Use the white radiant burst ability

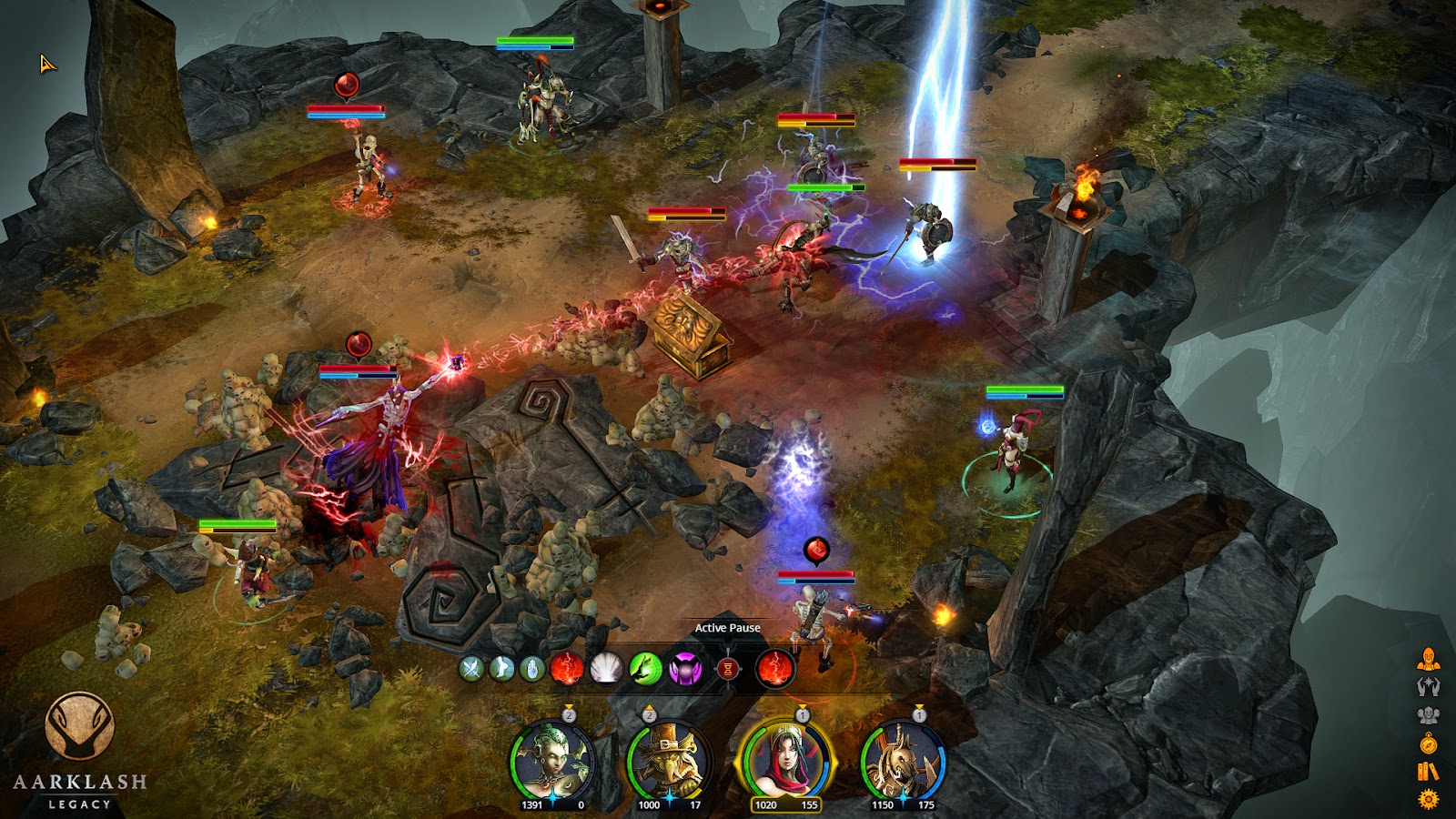click(606, 669)
